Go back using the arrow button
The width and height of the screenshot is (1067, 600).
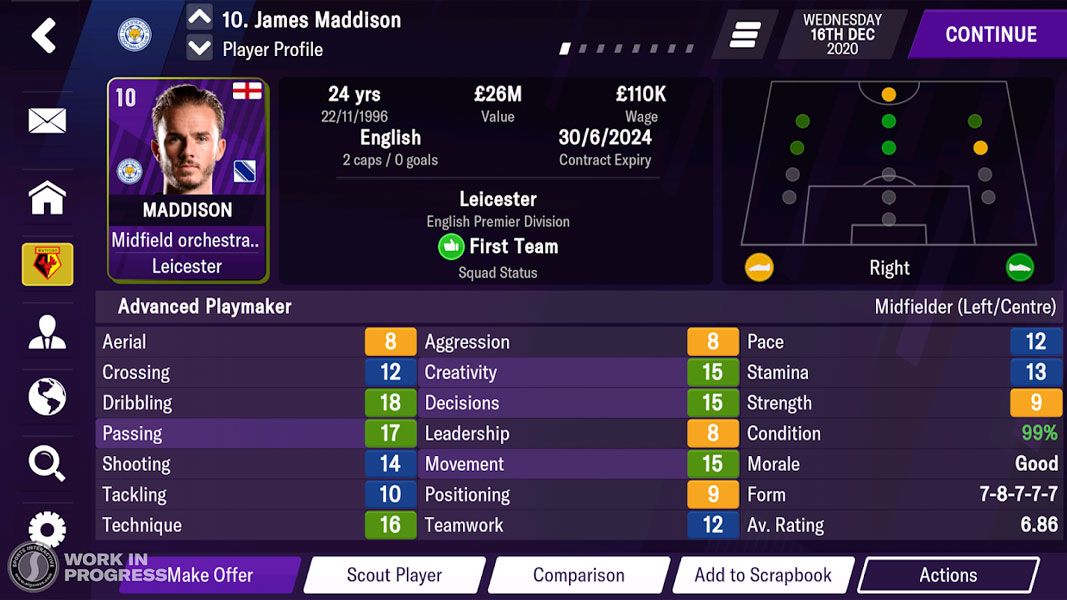tap(44, 36)
